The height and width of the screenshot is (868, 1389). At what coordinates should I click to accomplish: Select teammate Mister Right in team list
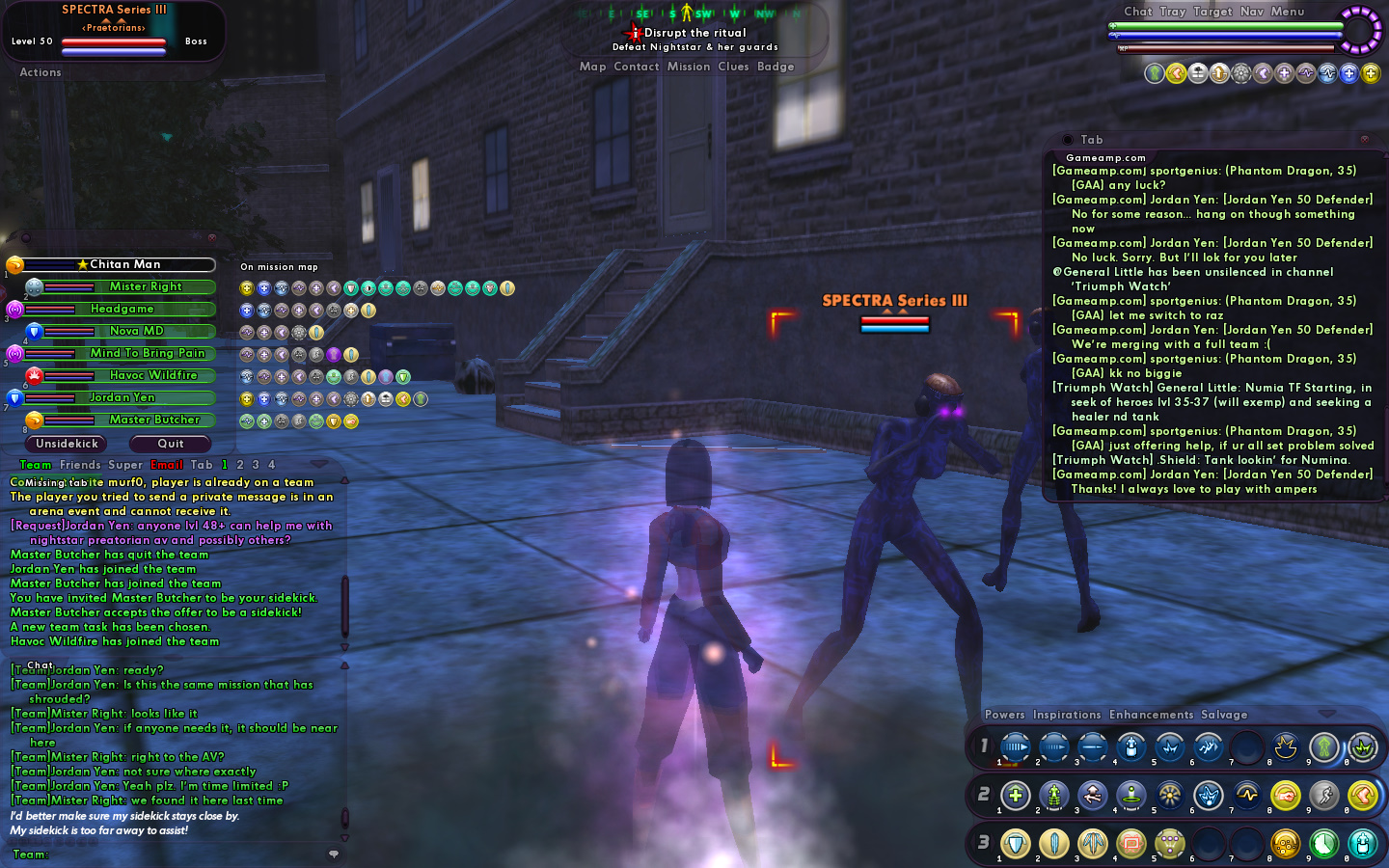(x=146, y=286)
